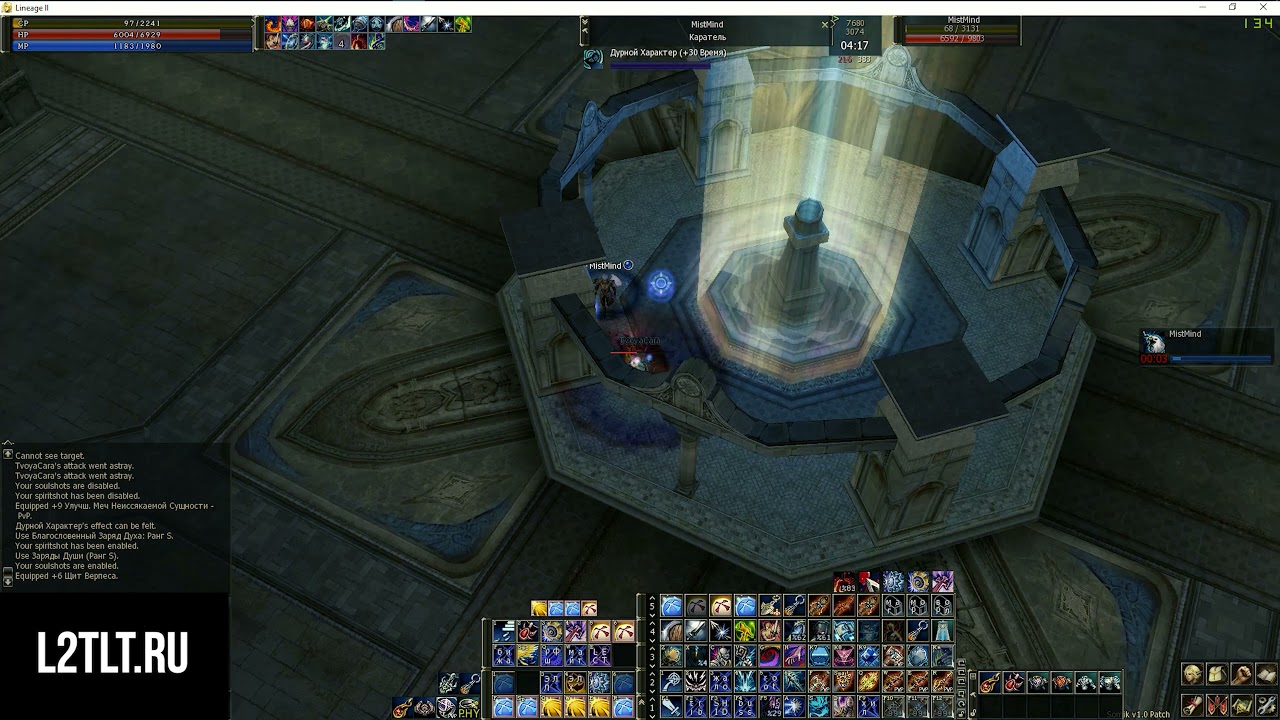Close the MistMind target window
The width and height of the screenshot is (1280, 720).
point(825,24)
